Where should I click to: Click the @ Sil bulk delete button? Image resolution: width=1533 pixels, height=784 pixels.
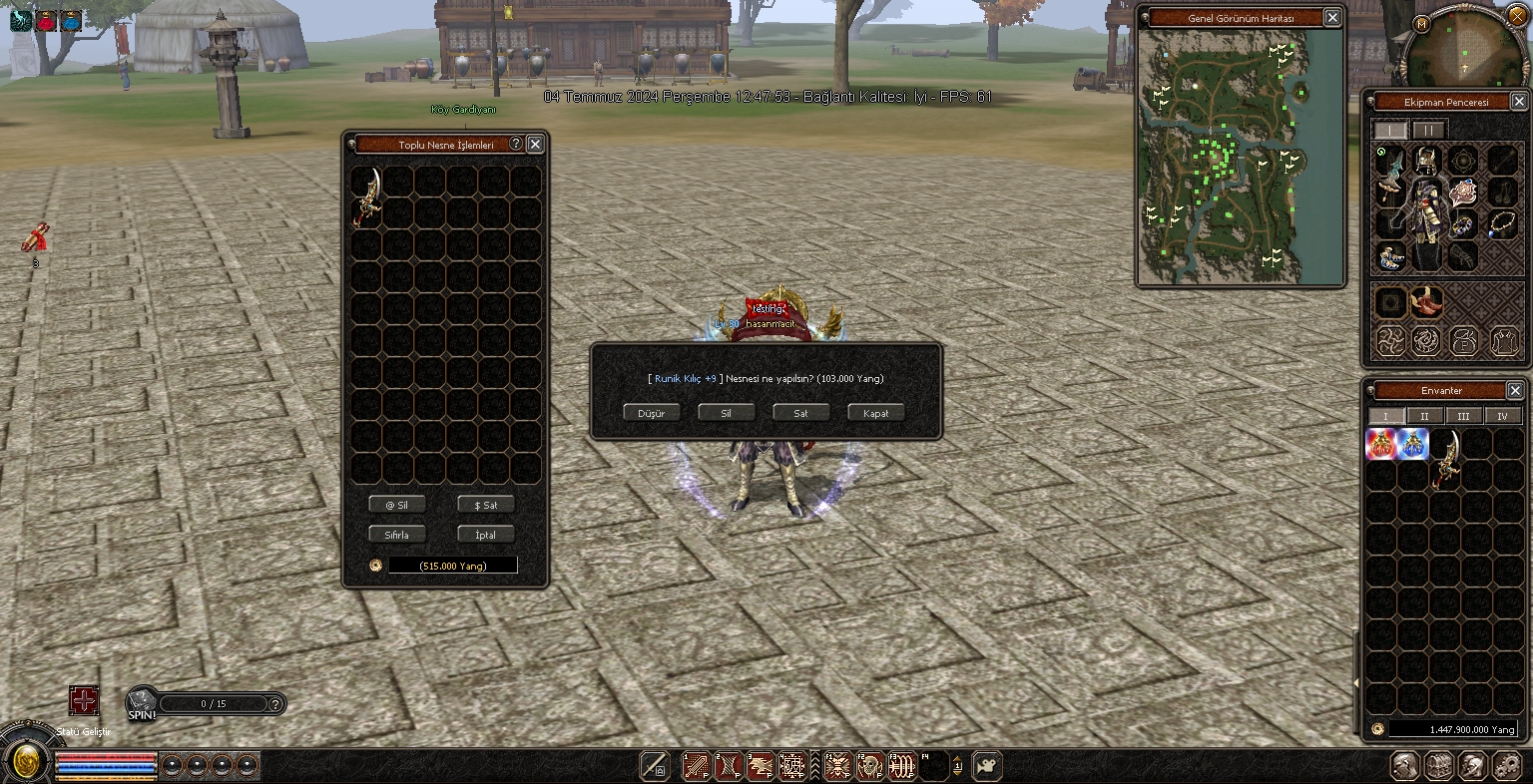click(x=397, y=505)
